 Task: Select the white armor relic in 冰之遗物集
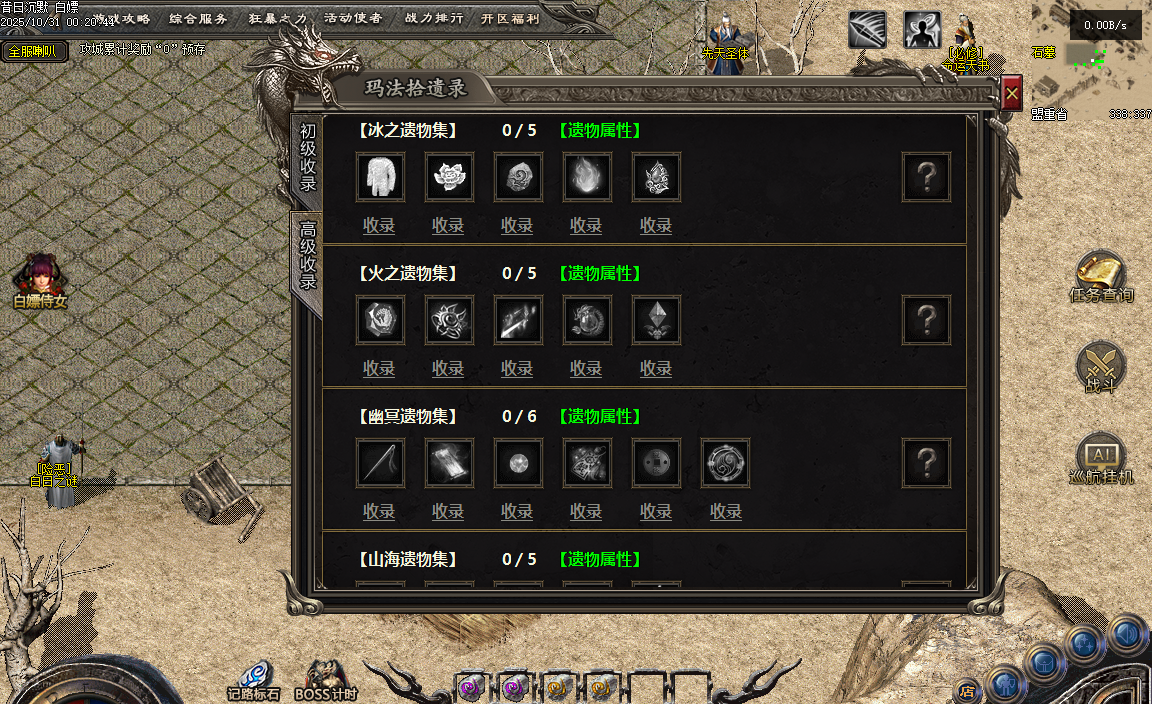(x=380, y=177)
